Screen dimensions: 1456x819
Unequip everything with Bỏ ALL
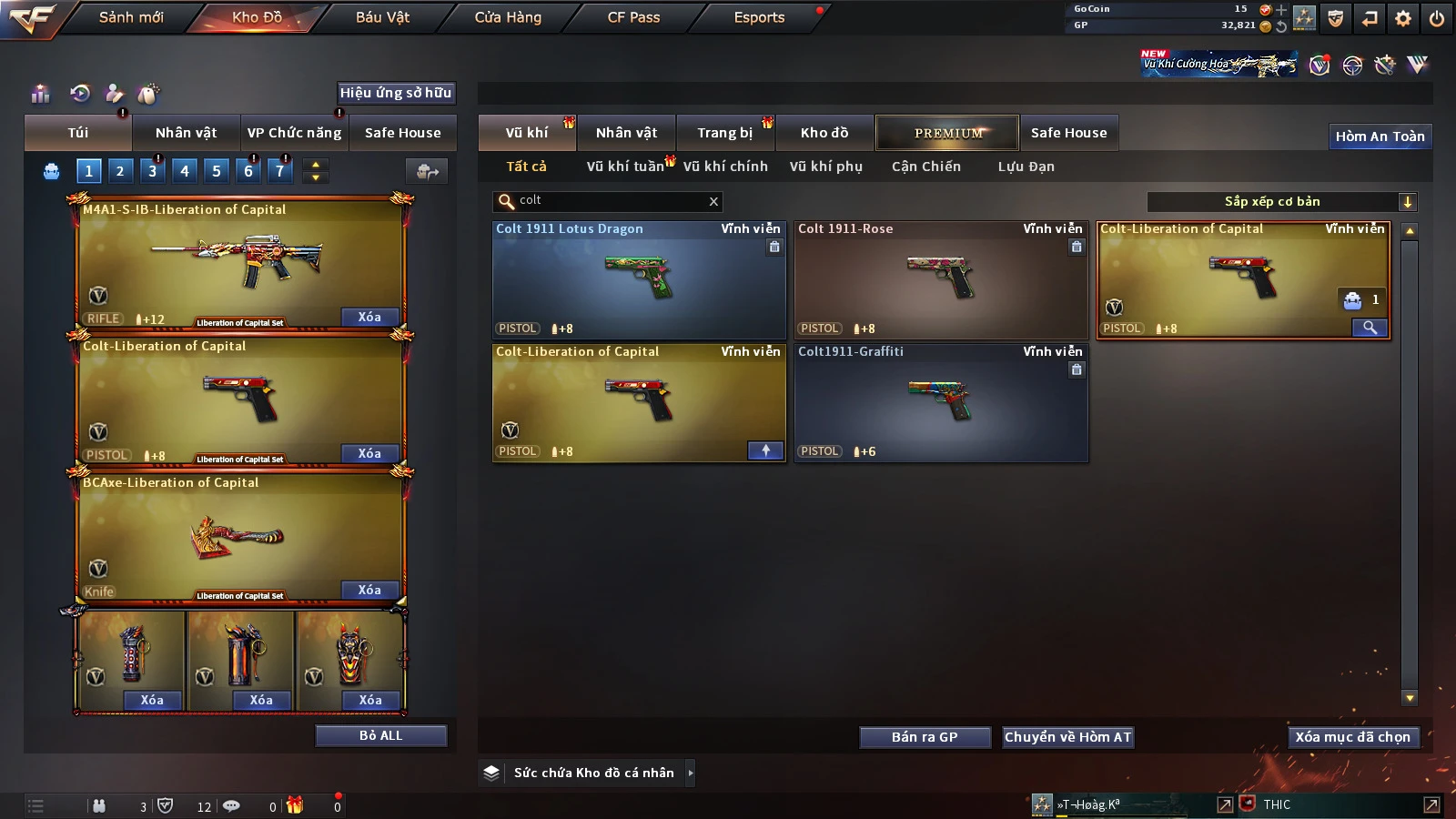pos(380,735)
